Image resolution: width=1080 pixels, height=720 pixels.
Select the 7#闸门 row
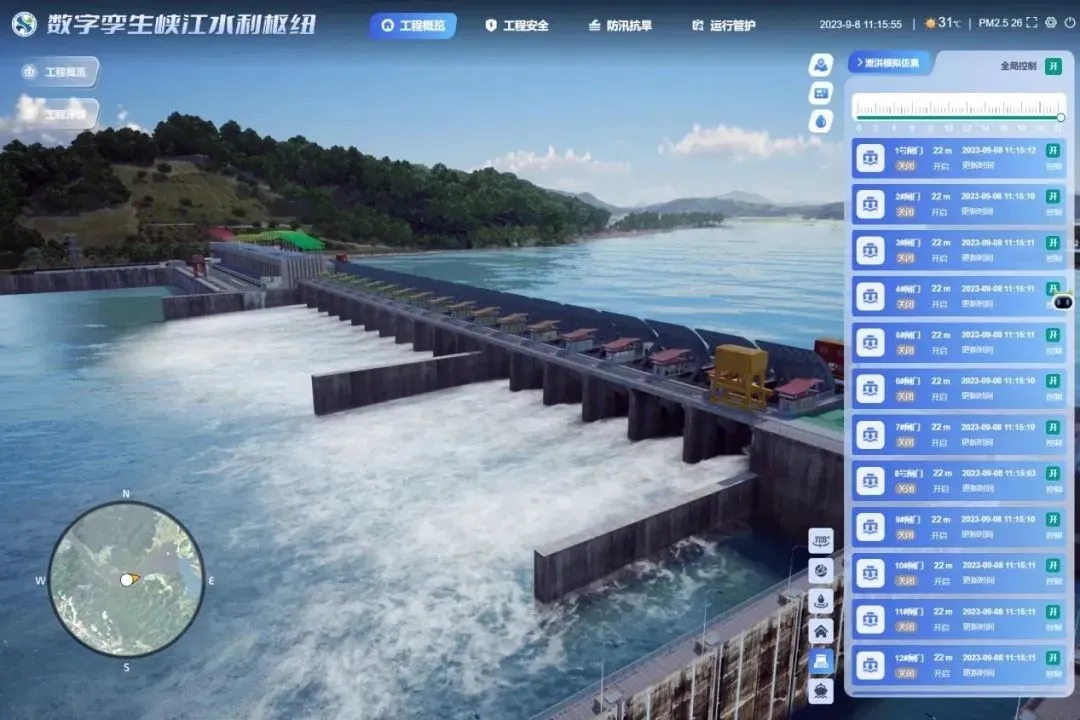coord(957,434)
